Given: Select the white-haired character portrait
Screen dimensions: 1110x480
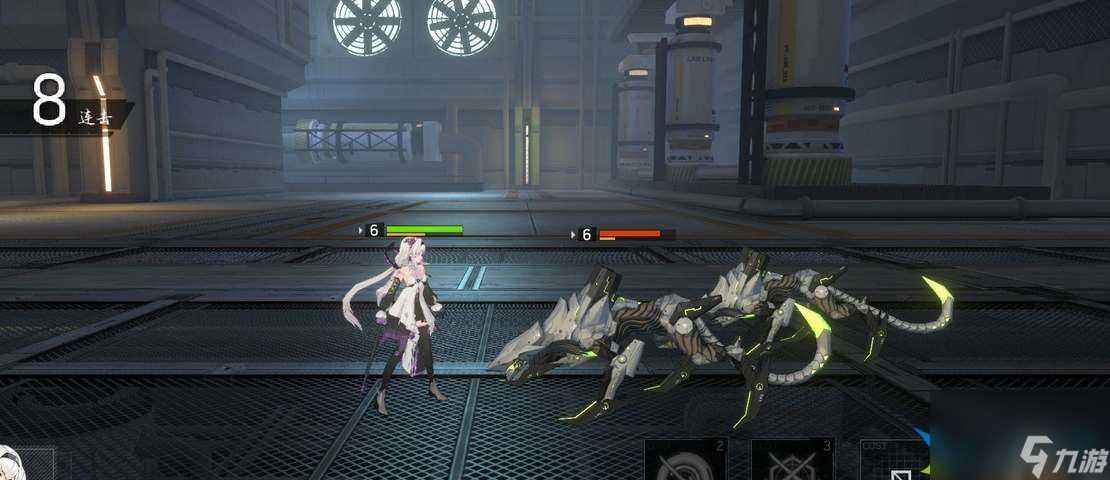Looking at the screenshot, I should tap(22, 463).
